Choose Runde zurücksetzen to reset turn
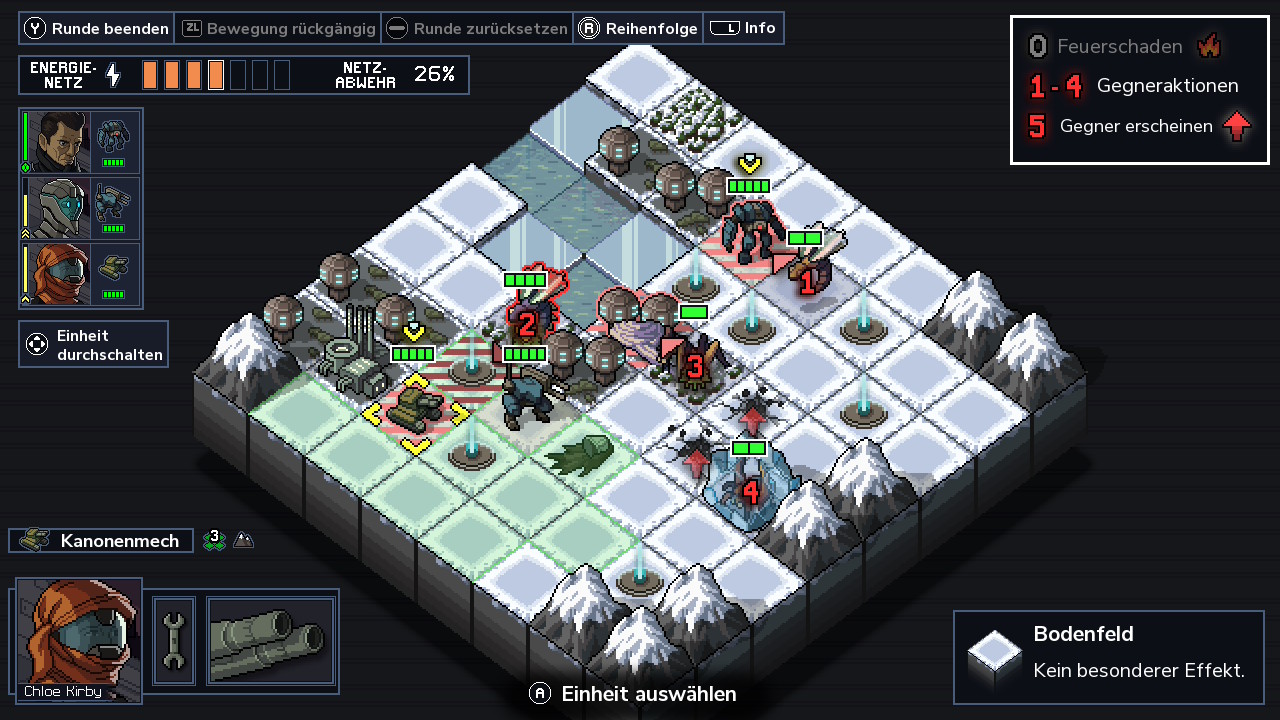The image size is (1280, 720). (x=478, y=28)
